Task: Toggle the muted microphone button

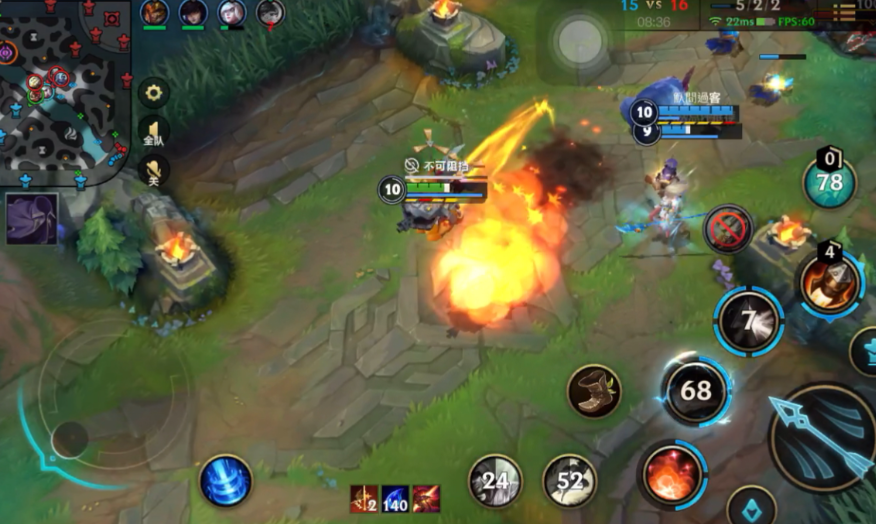Action: click(154, 171)
